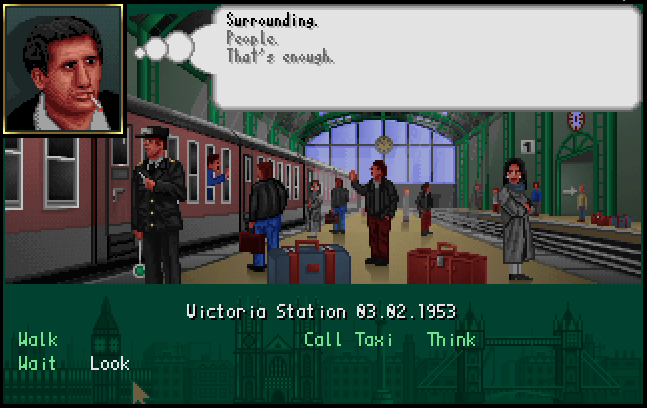Viewport: 648px width, 409px height.
Task: Pick 'Surrounding.' in the thought bubble
Action: point(259,20)
